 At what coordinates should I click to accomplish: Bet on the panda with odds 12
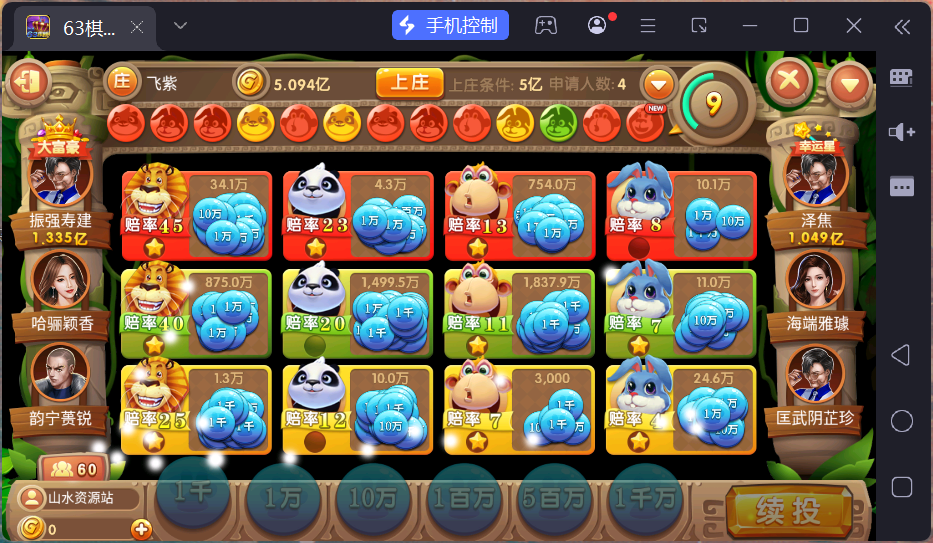[x=358, y=409]
